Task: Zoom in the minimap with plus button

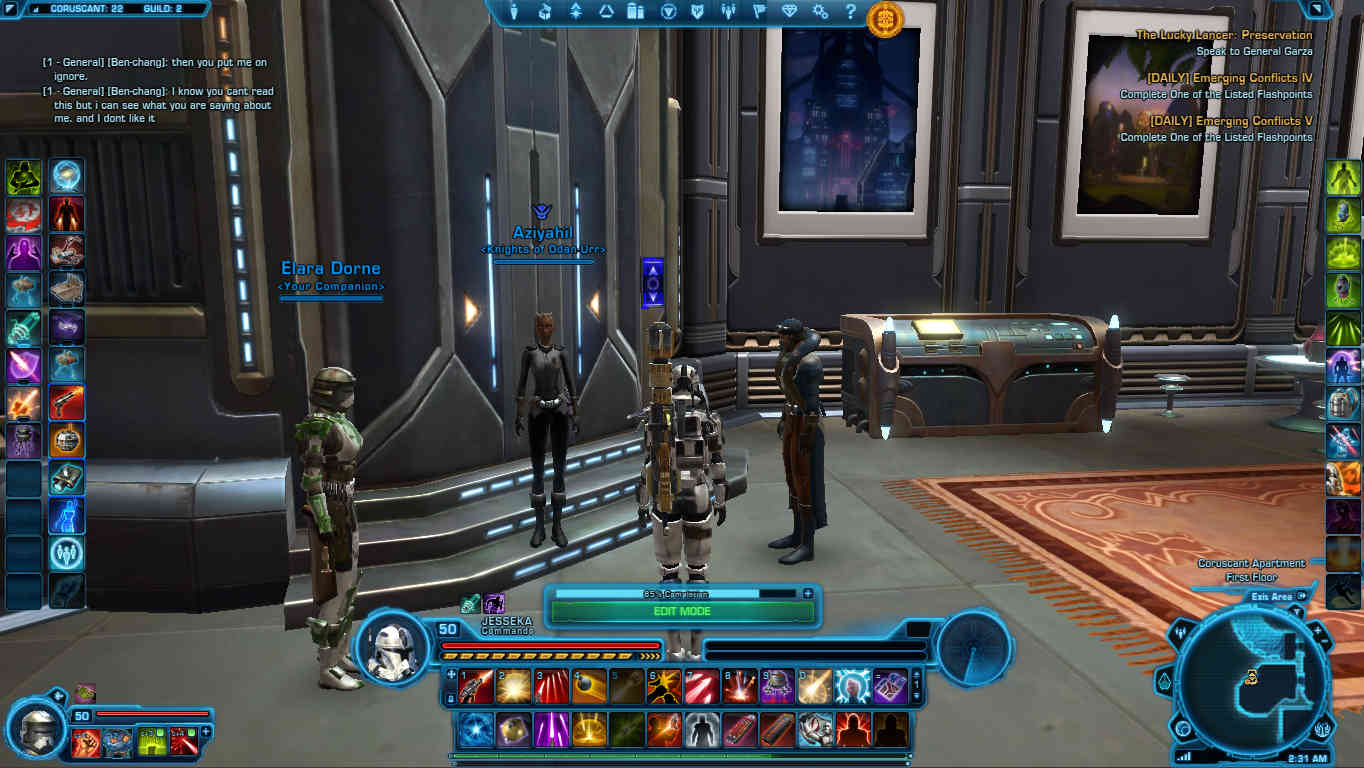Action: [1317, 632]
